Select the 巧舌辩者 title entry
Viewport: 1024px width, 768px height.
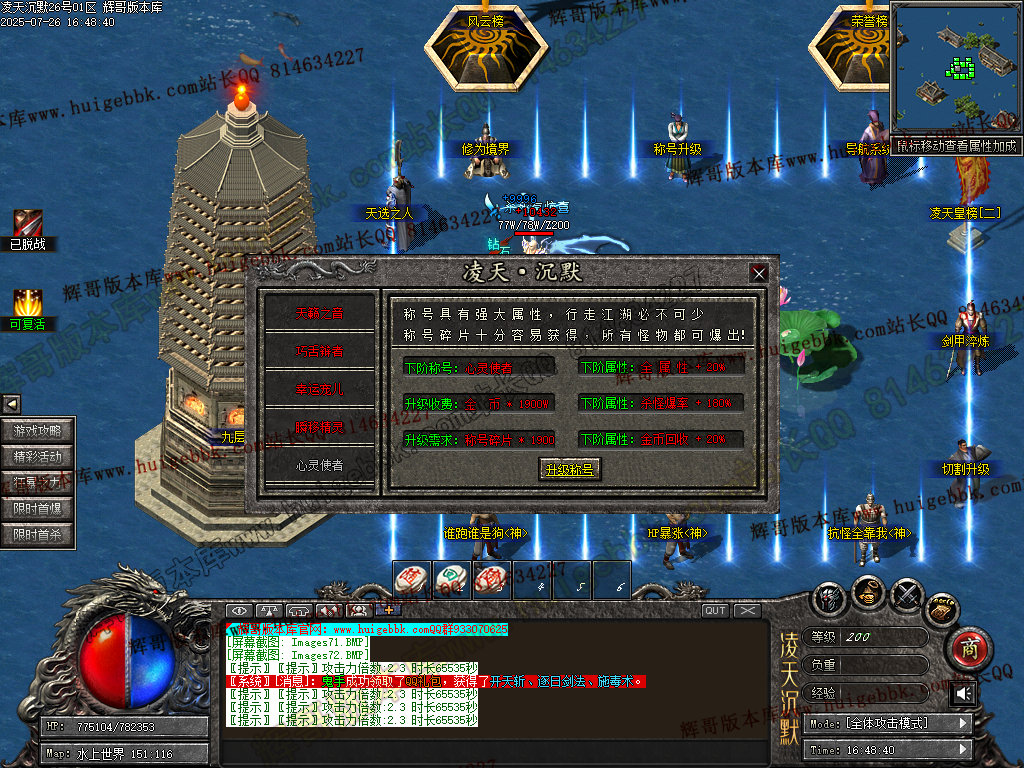[x=319, y=352]
